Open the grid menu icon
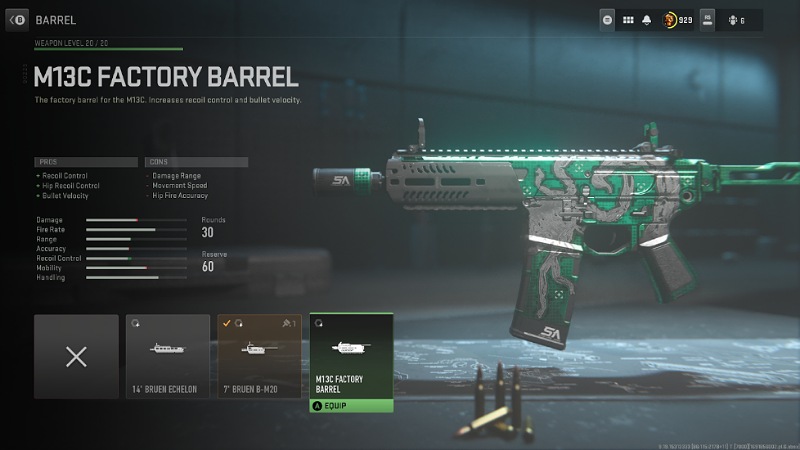This screenshot has width=800, height=450. [x=629, y=19]
